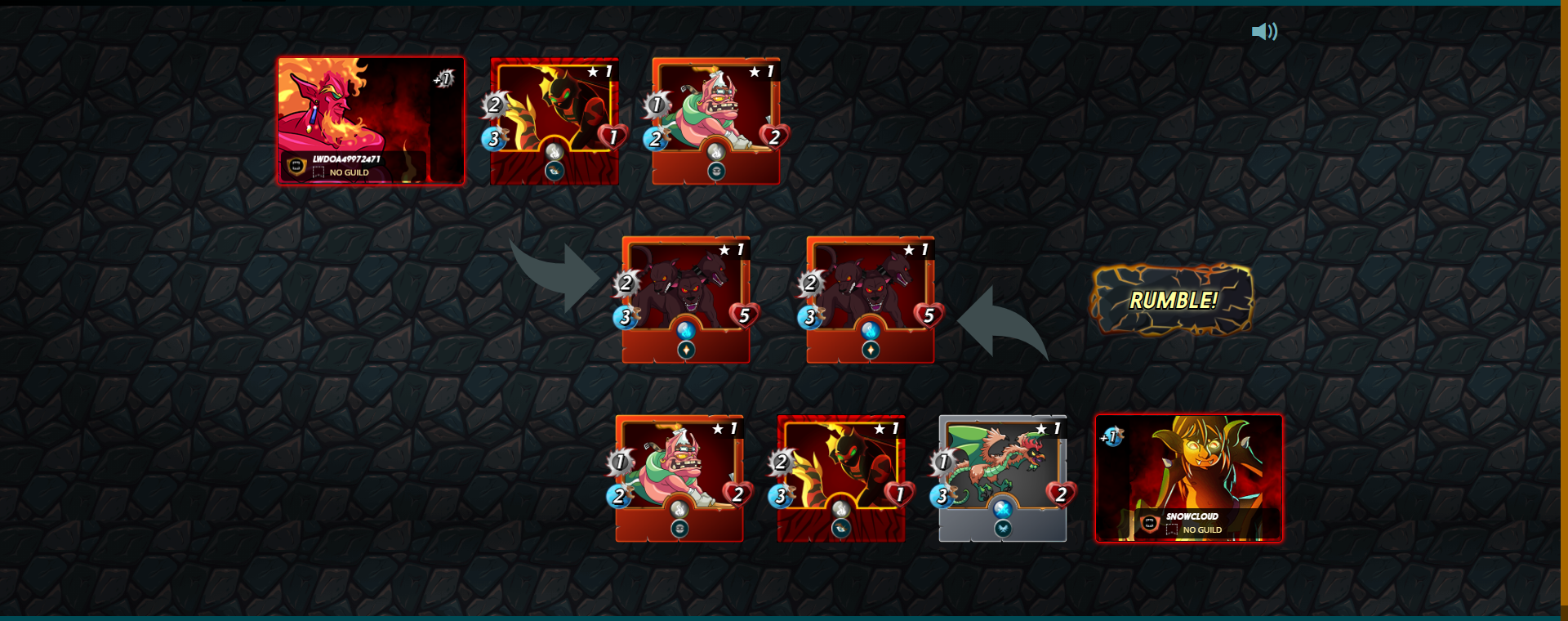Click the Flying ability icon on the gray dragon card

[1001, 527]
